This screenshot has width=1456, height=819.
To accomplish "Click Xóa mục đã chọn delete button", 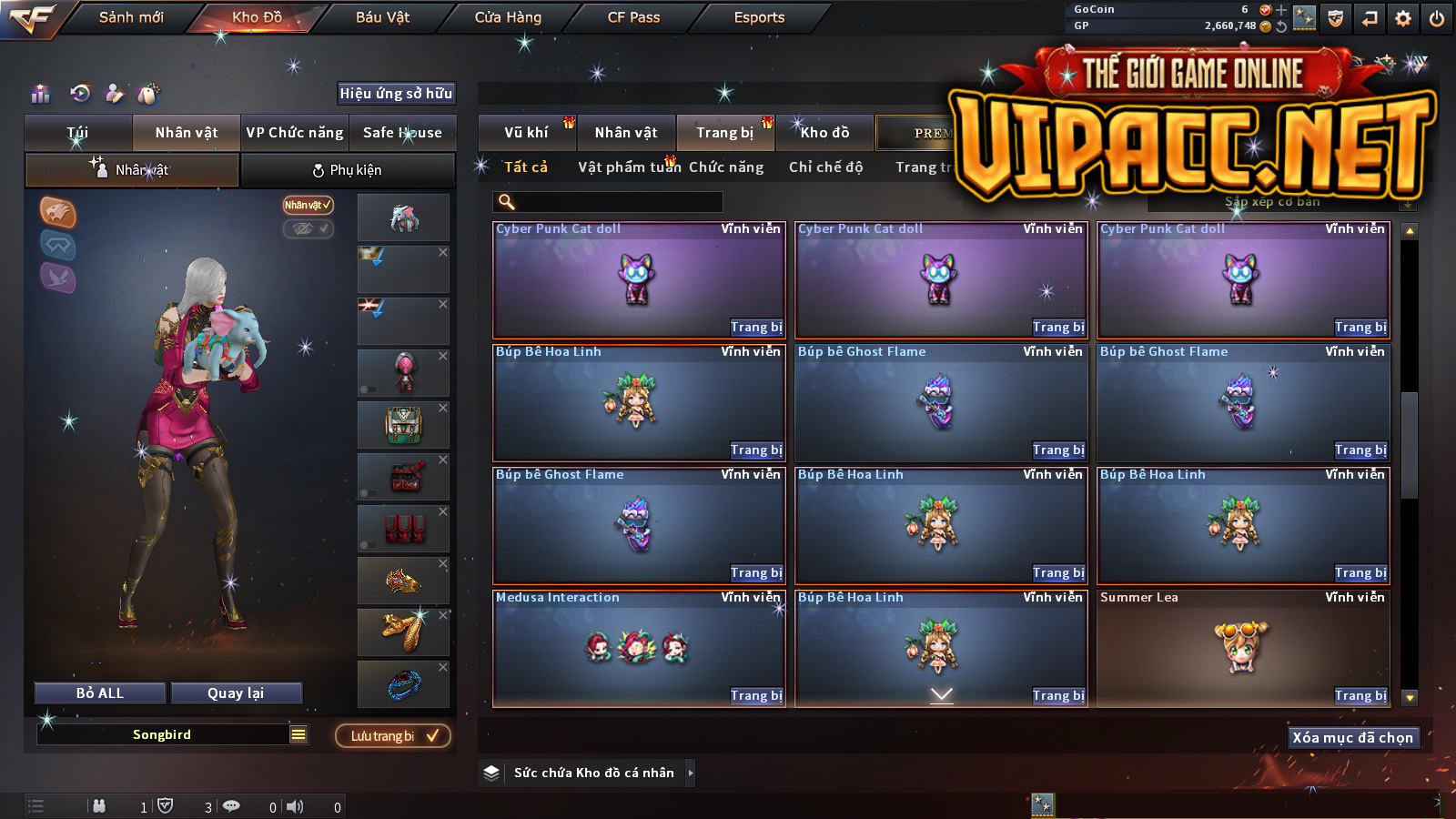I will [x=1352, y=738].
